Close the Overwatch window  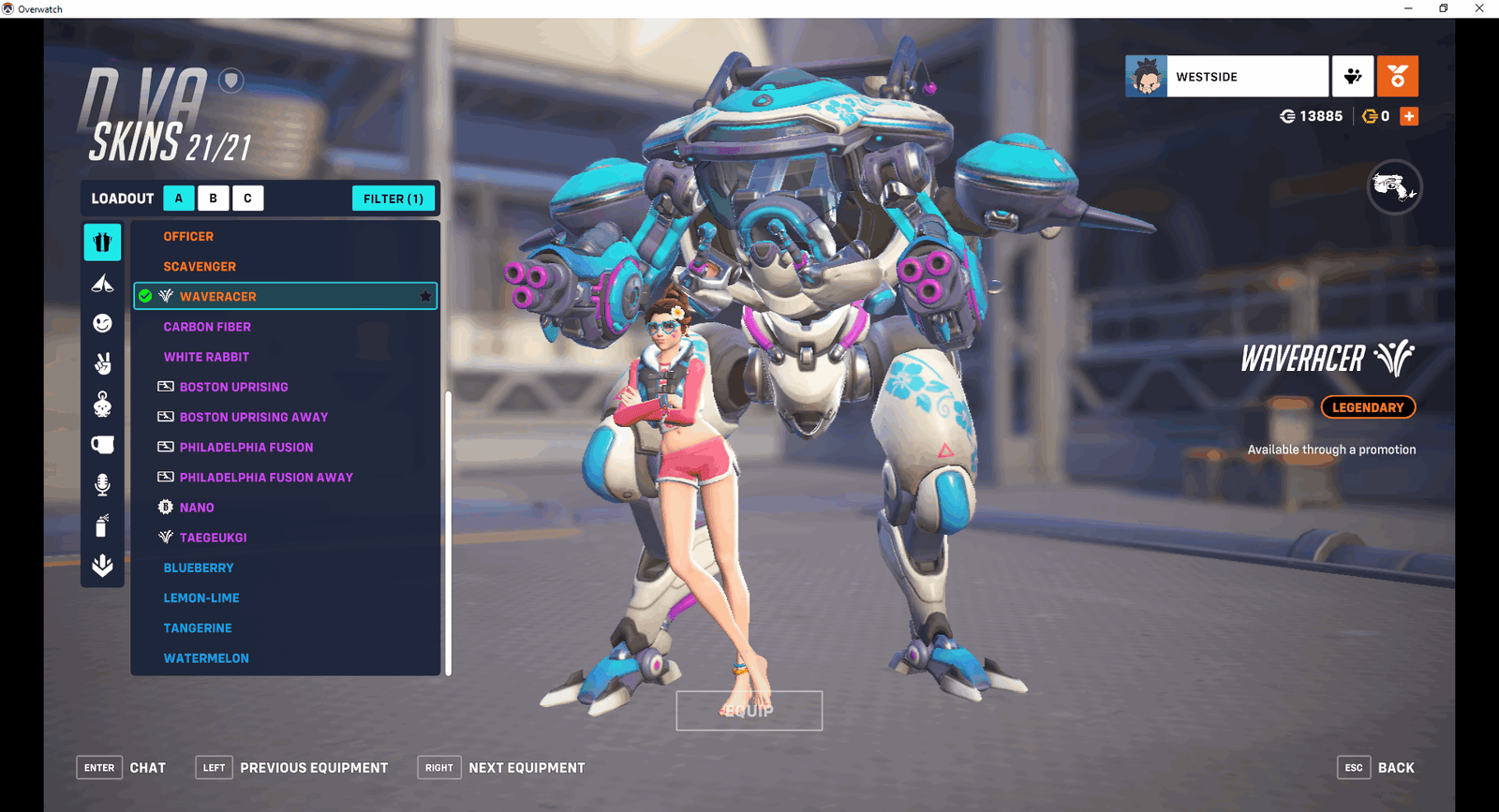click(x=1479, y=8)
